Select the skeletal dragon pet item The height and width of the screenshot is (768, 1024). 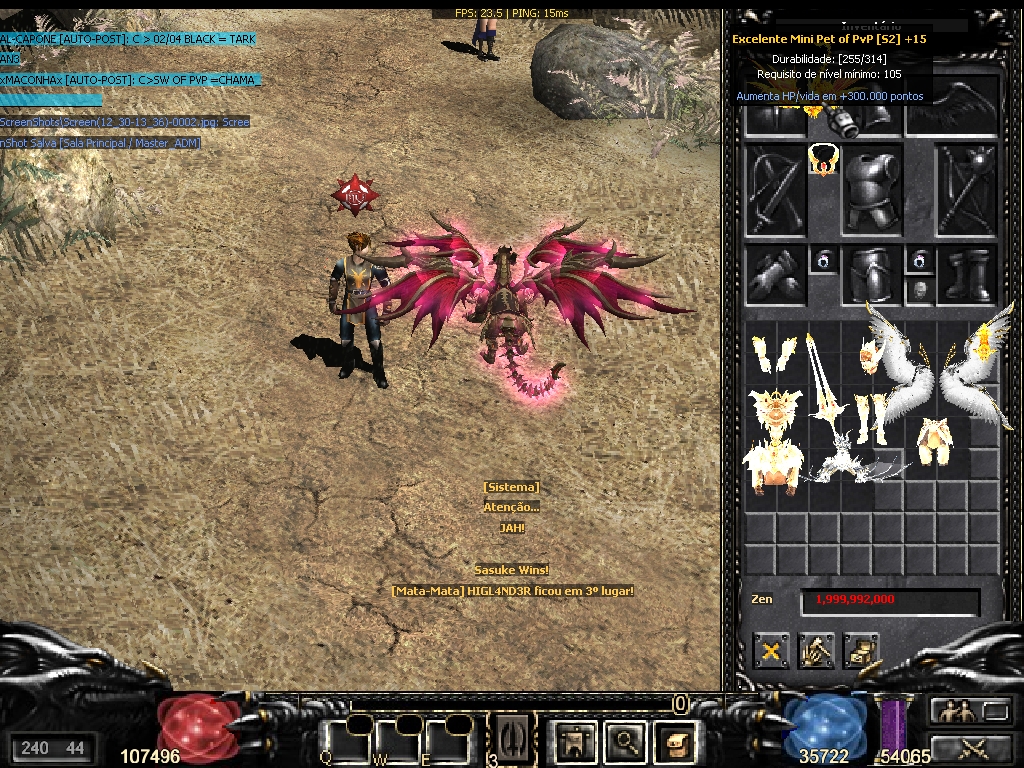click(852, 462)
